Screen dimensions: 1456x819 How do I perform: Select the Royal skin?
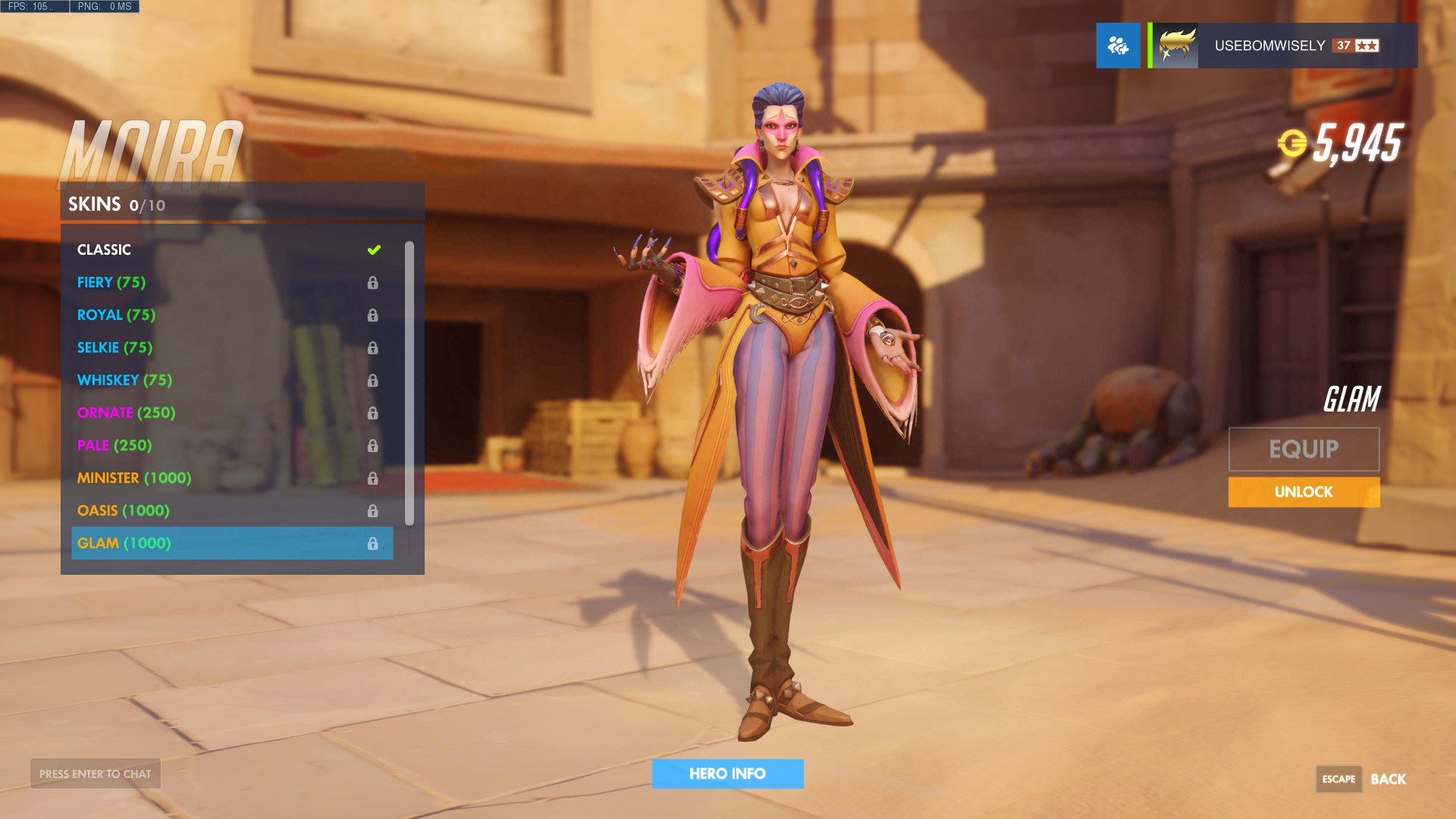116,315
